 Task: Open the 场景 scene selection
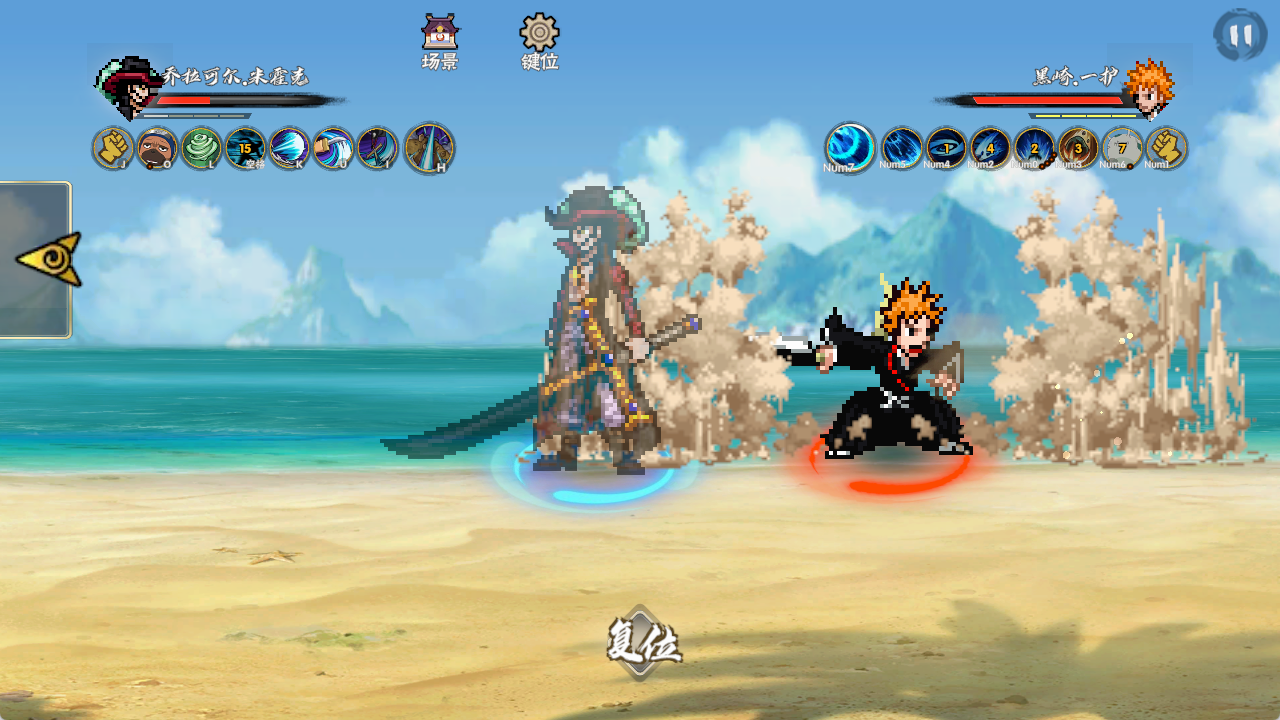(440, 42)
